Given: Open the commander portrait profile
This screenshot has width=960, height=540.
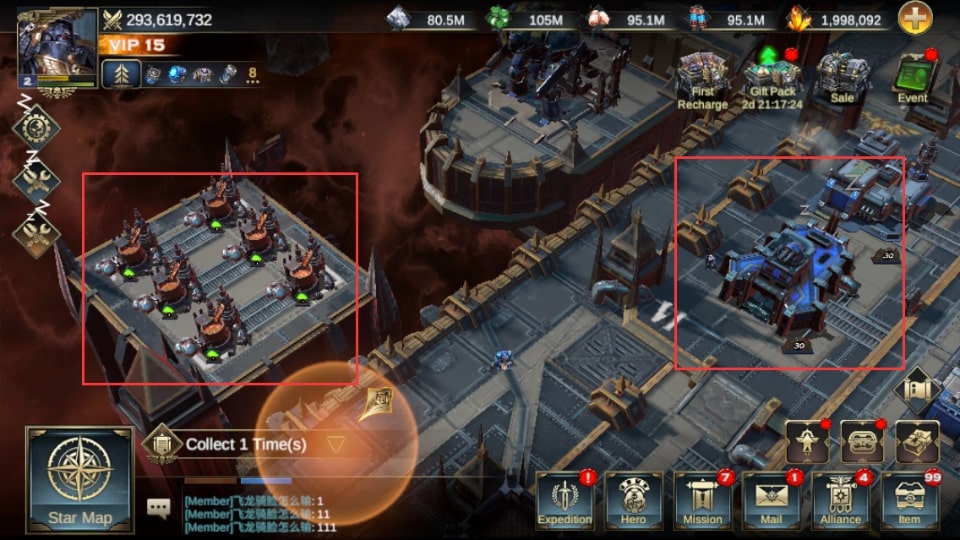Looking at the screenshot, I should coord(57,47).
